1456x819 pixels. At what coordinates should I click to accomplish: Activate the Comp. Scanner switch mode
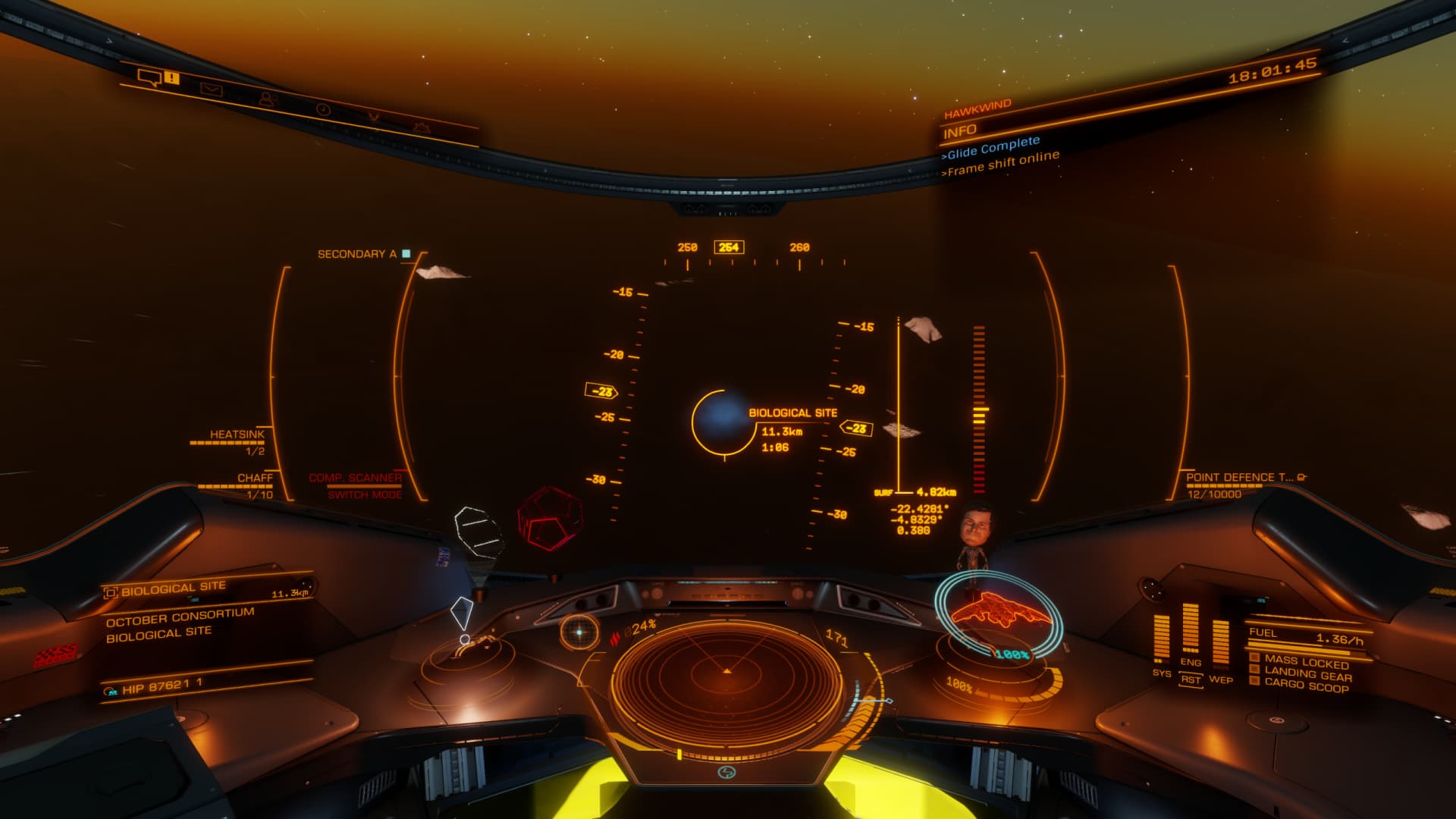click(355, 485)
